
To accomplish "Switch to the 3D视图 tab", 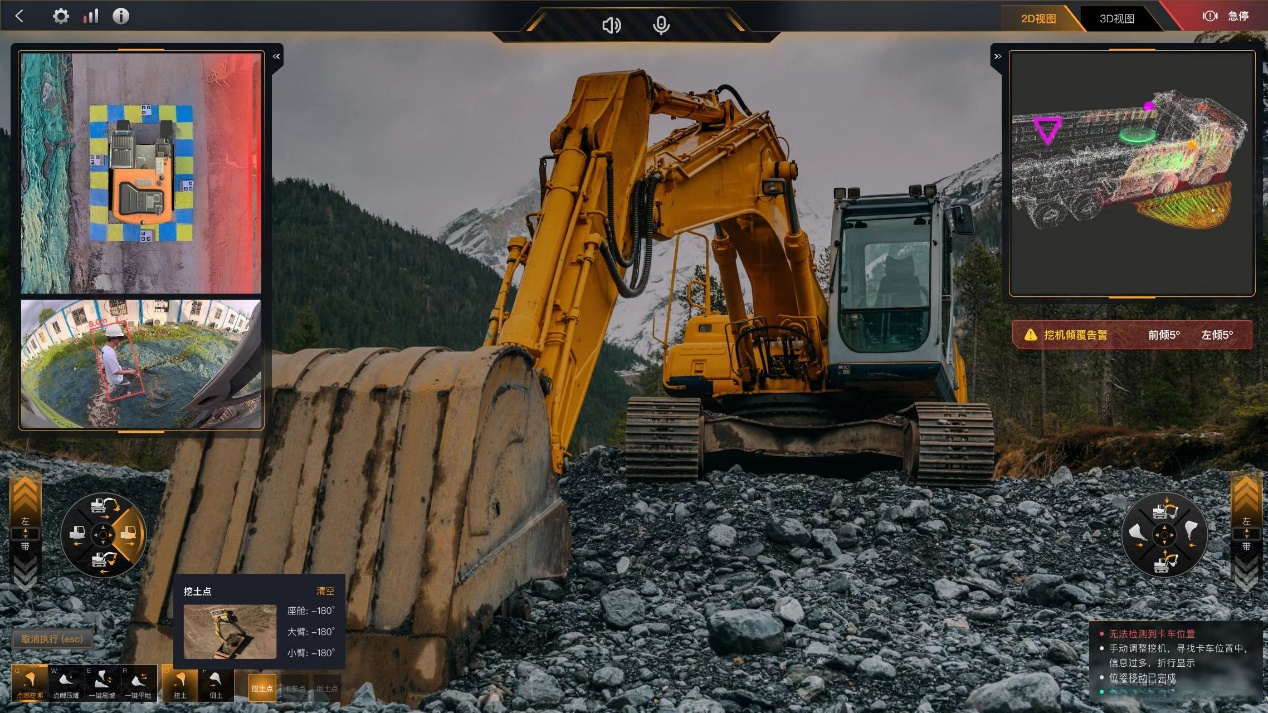I will 1117,18.
